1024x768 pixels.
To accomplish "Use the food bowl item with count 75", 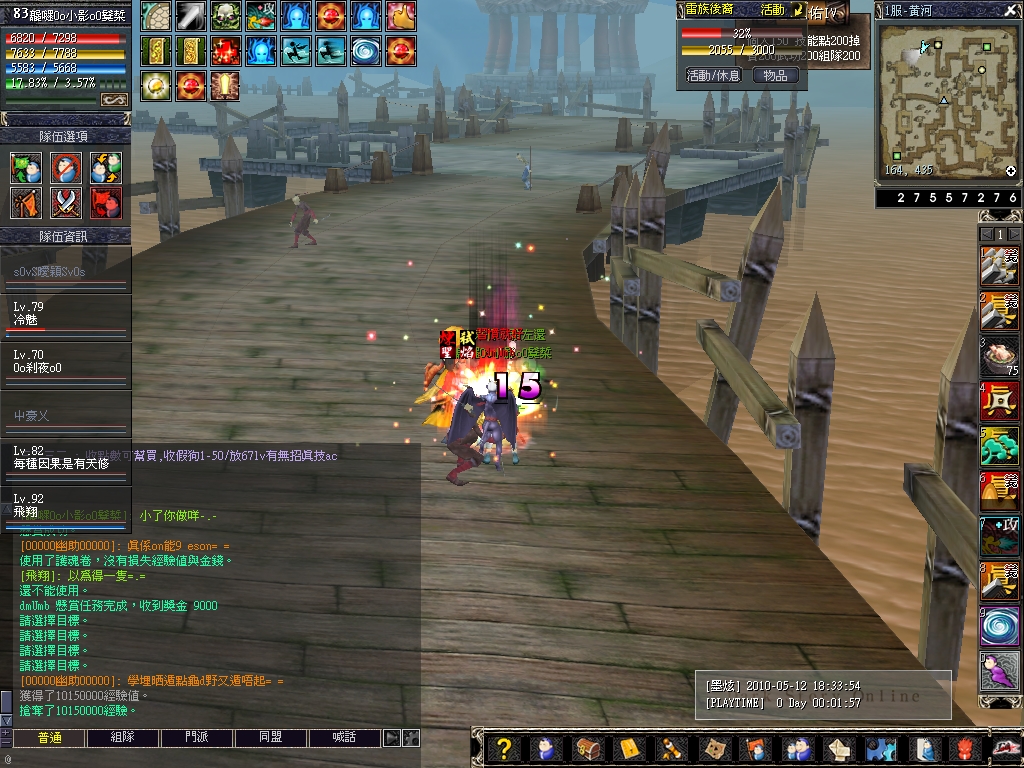I will [999, 356].
